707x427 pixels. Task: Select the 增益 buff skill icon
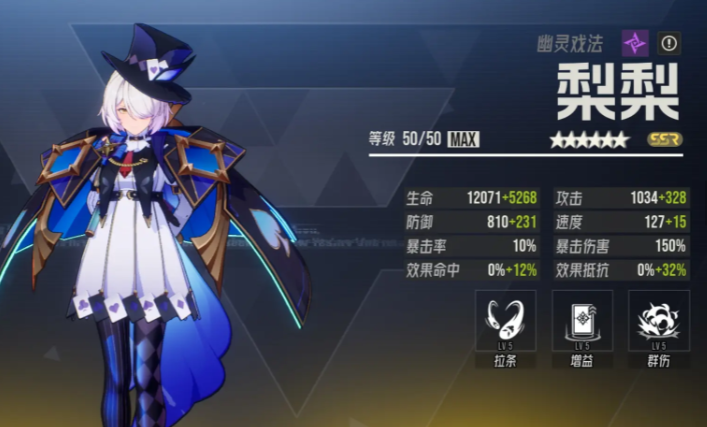click(581, 321)
